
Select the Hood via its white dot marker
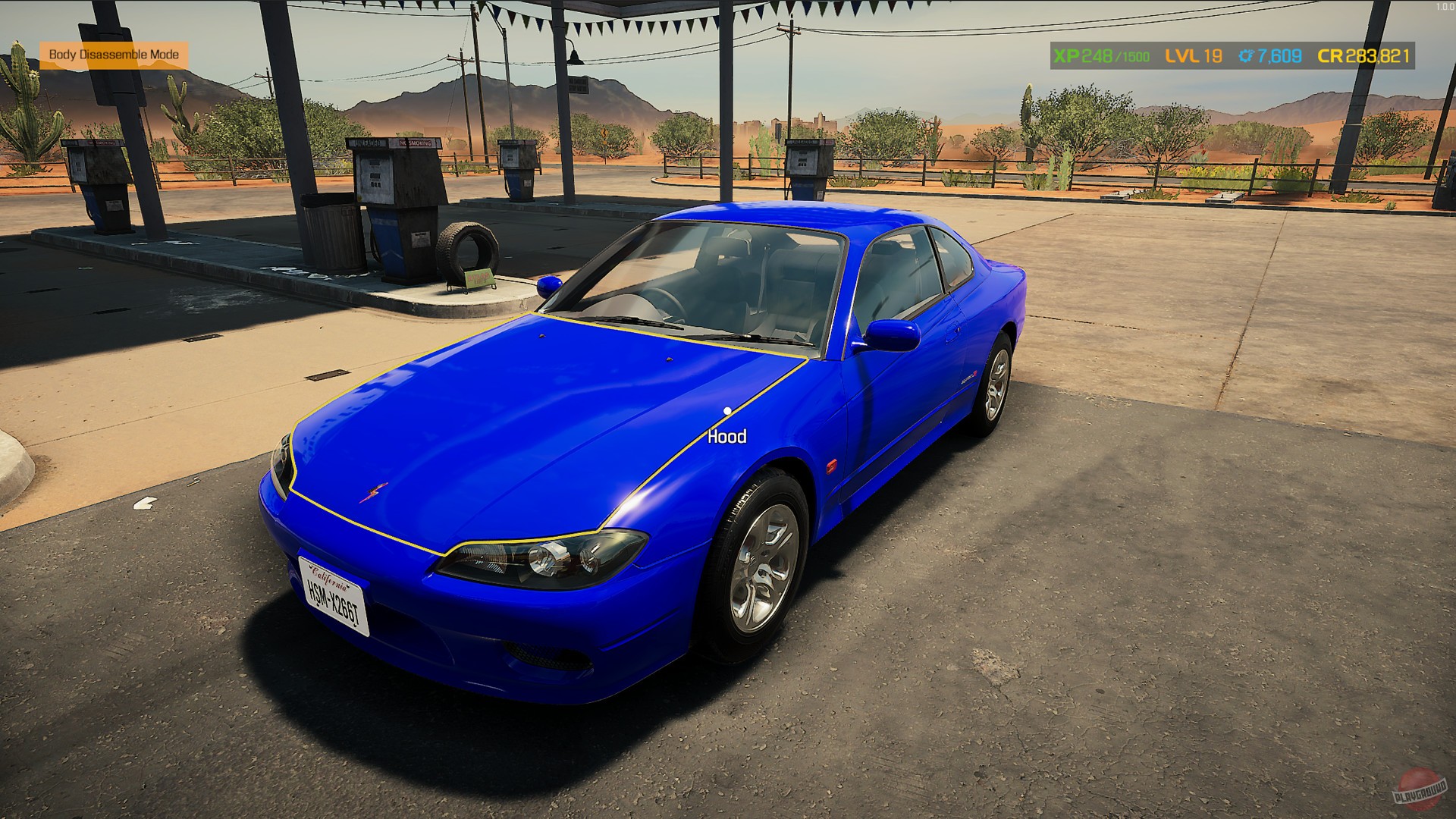click(726, 410)
